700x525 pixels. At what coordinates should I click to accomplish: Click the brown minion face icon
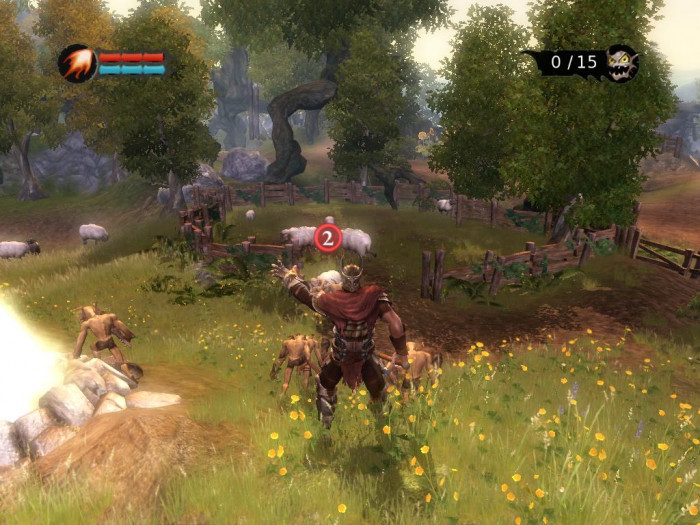(621, 63)
